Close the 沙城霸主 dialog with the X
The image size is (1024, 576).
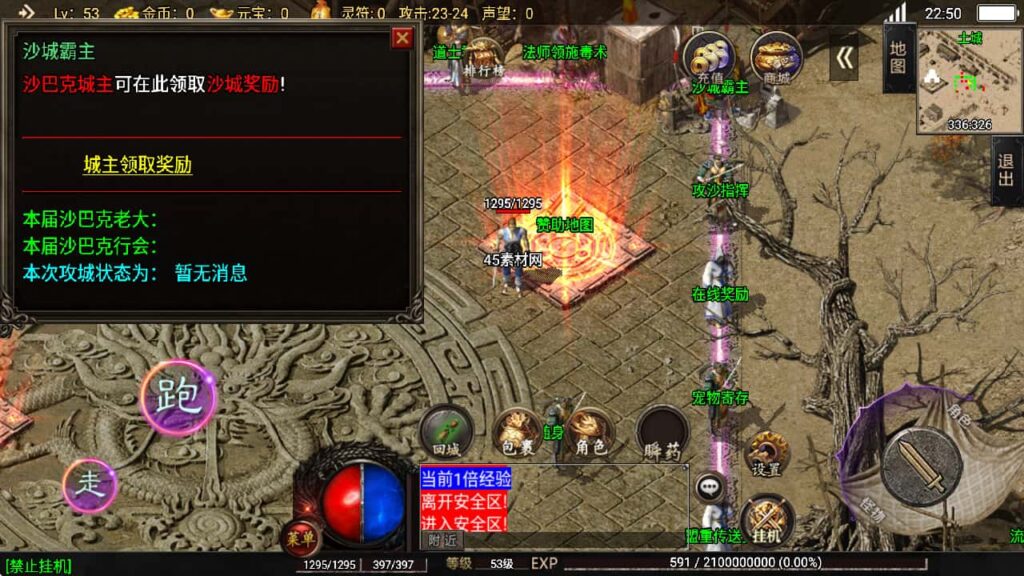(x=402, y=38)
